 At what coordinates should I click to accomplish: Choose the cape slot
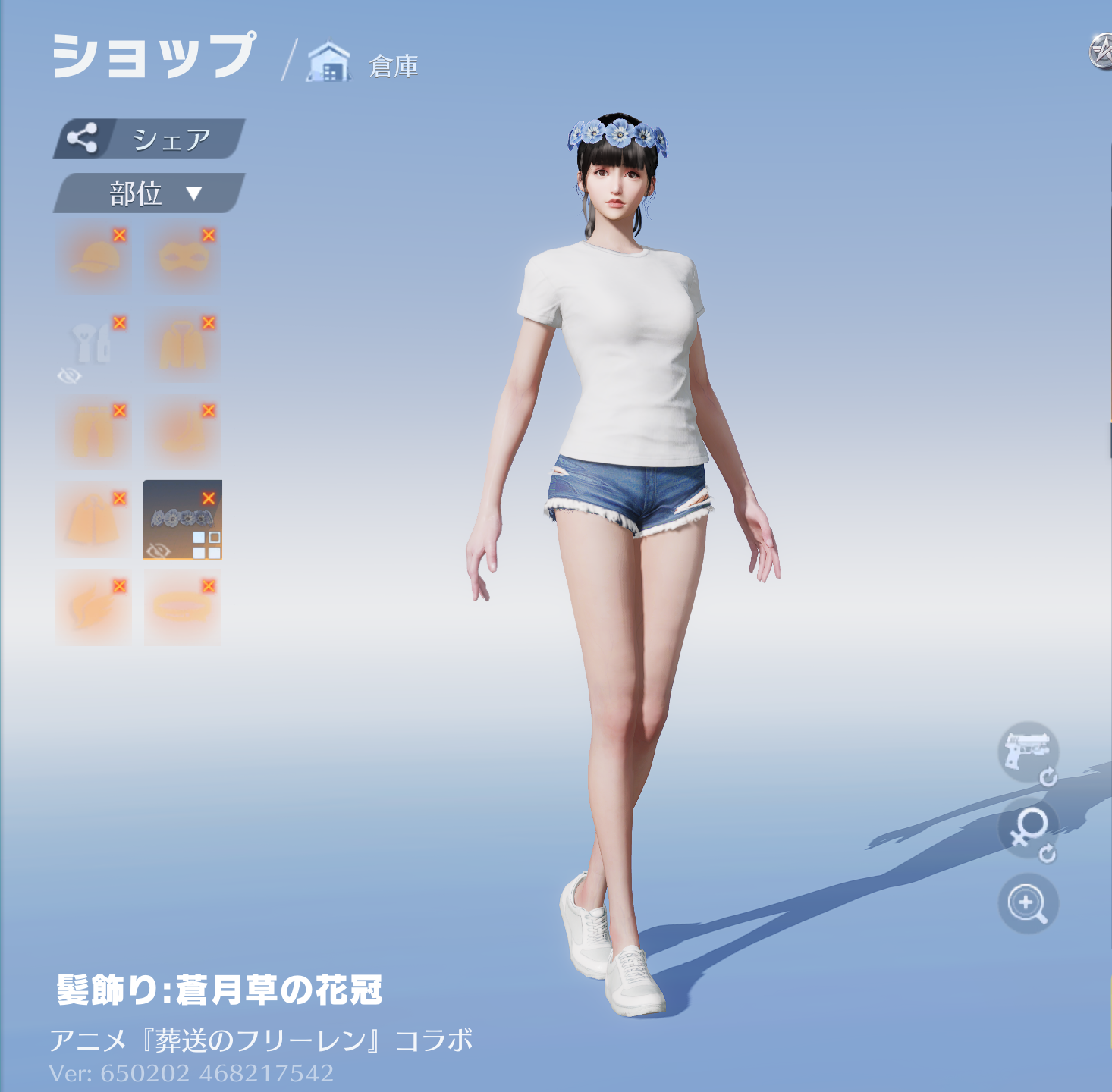point(93,519)
